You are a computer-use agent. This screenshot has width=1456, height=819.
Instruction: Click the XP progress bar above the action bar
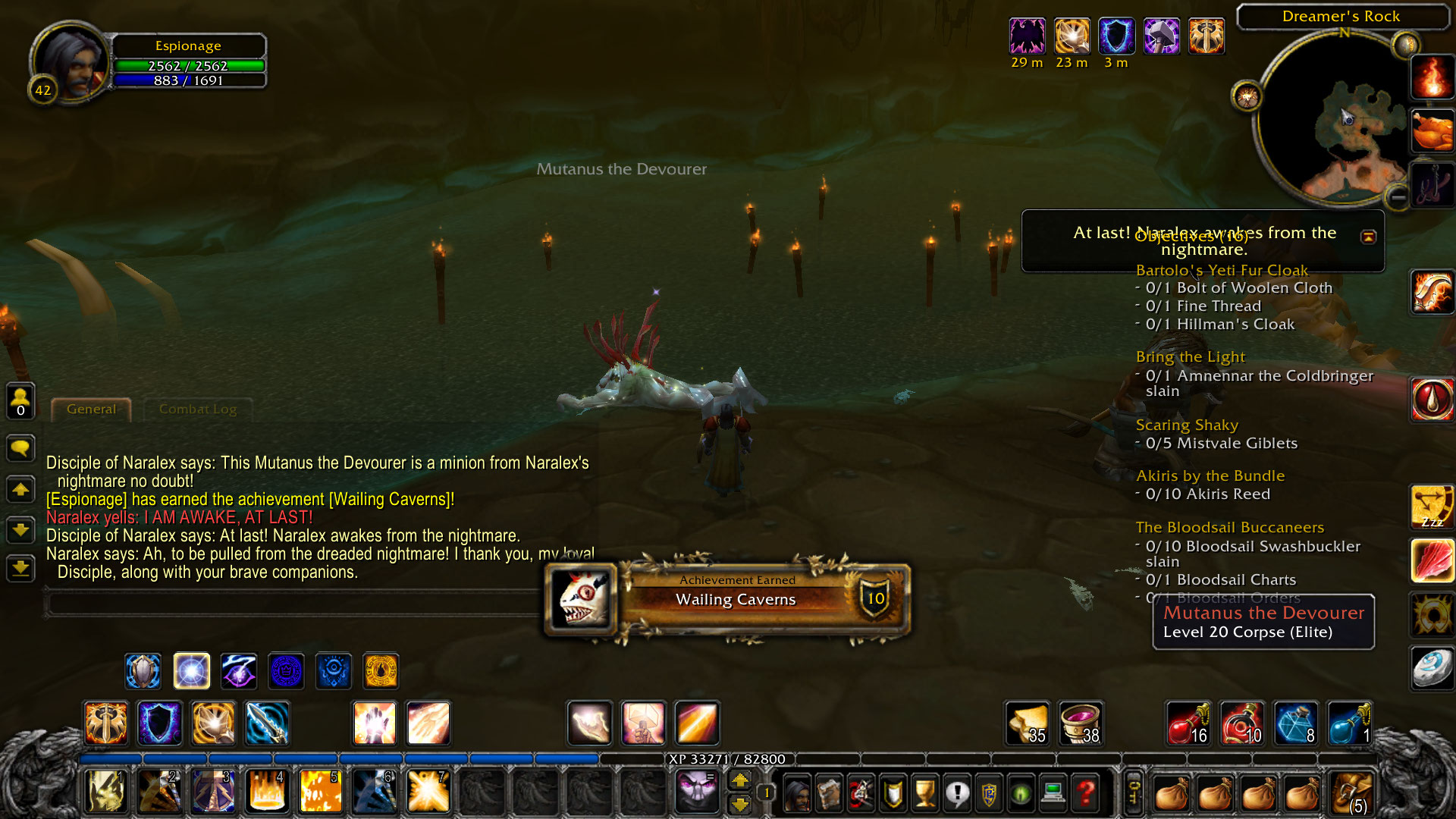[x=728, y=759]
